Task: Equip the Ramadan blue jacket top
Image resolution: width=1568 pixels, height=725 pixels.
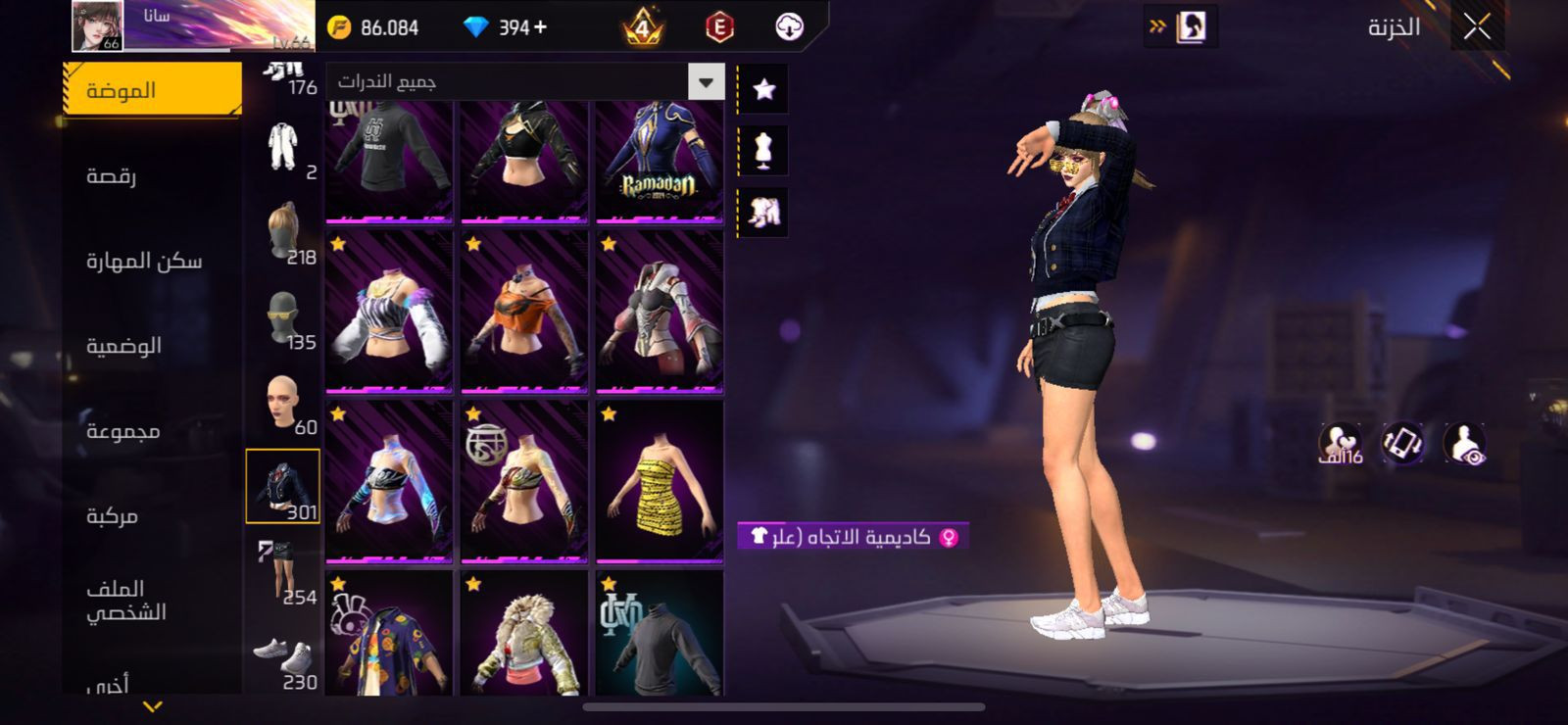Action: [x=660, y=161]
